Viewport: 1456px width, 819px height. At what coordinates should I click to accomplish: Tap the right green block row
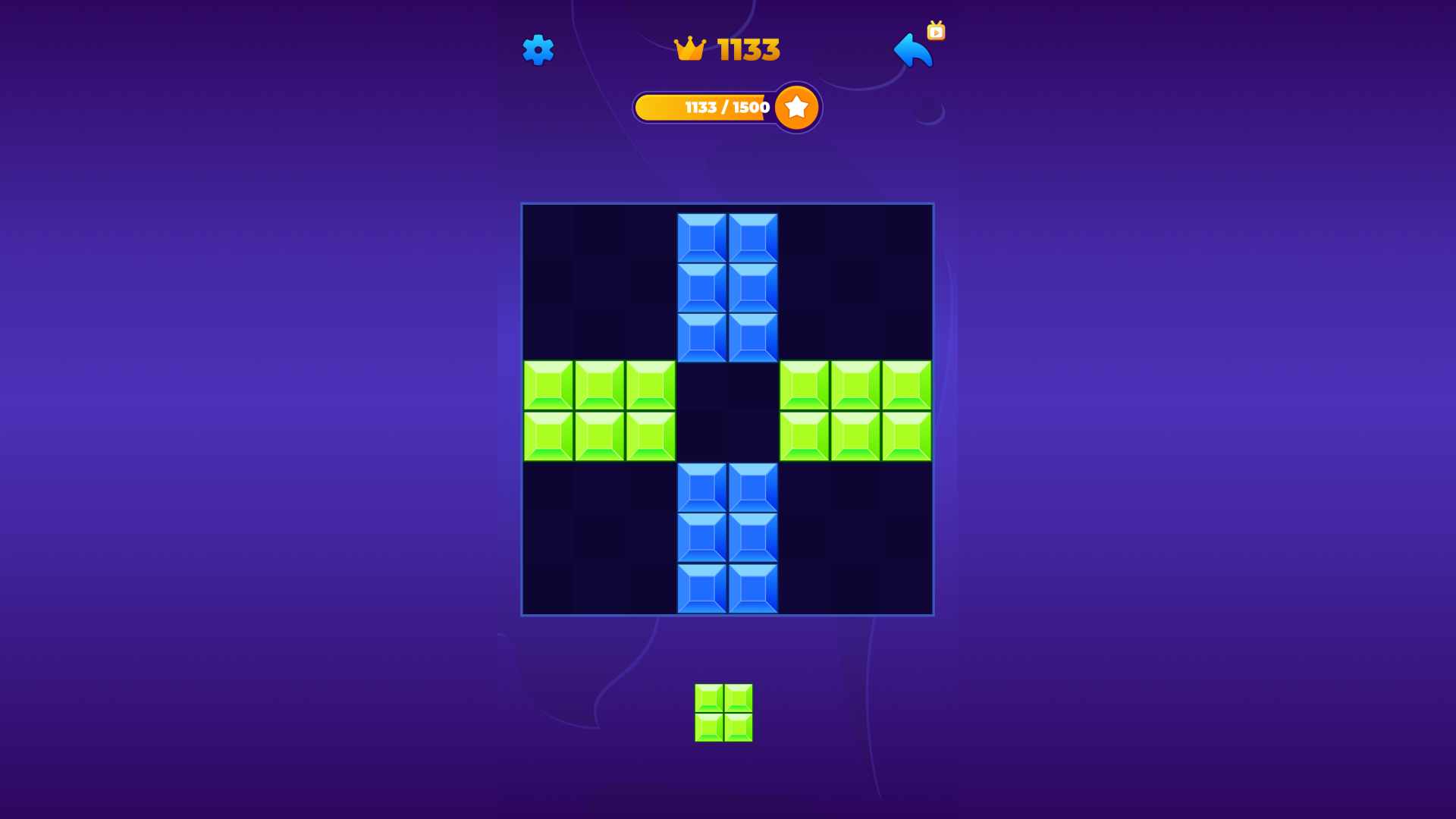click(855, 409)
